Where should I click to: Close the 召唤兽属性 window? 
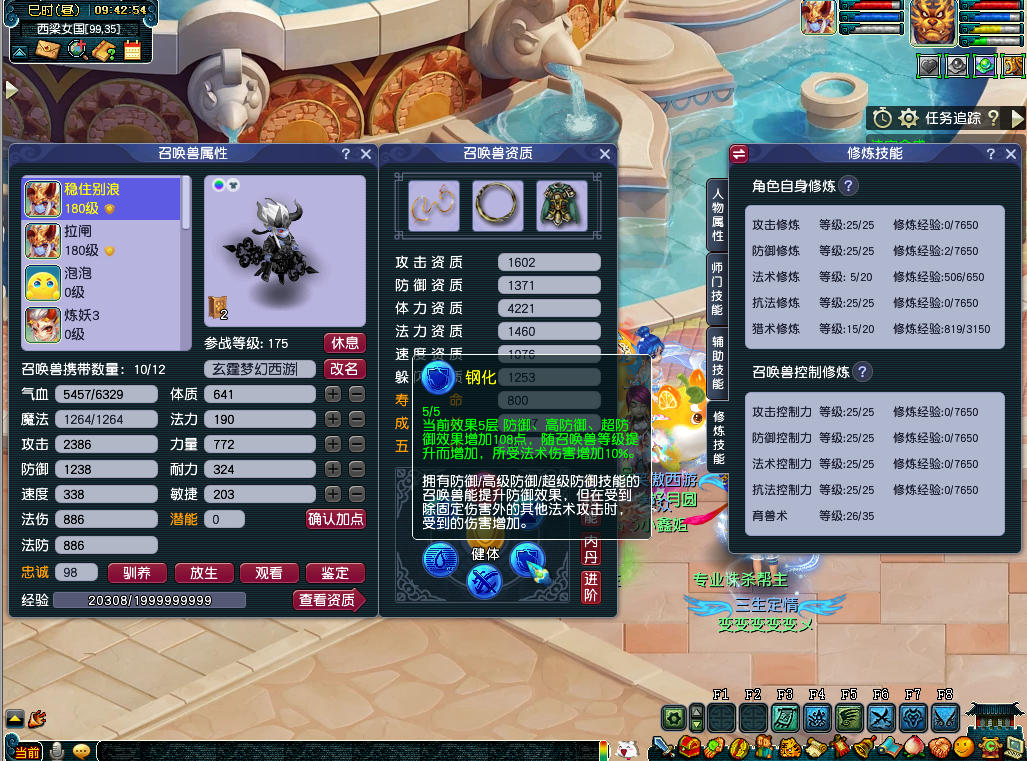[x=366, y=154]
